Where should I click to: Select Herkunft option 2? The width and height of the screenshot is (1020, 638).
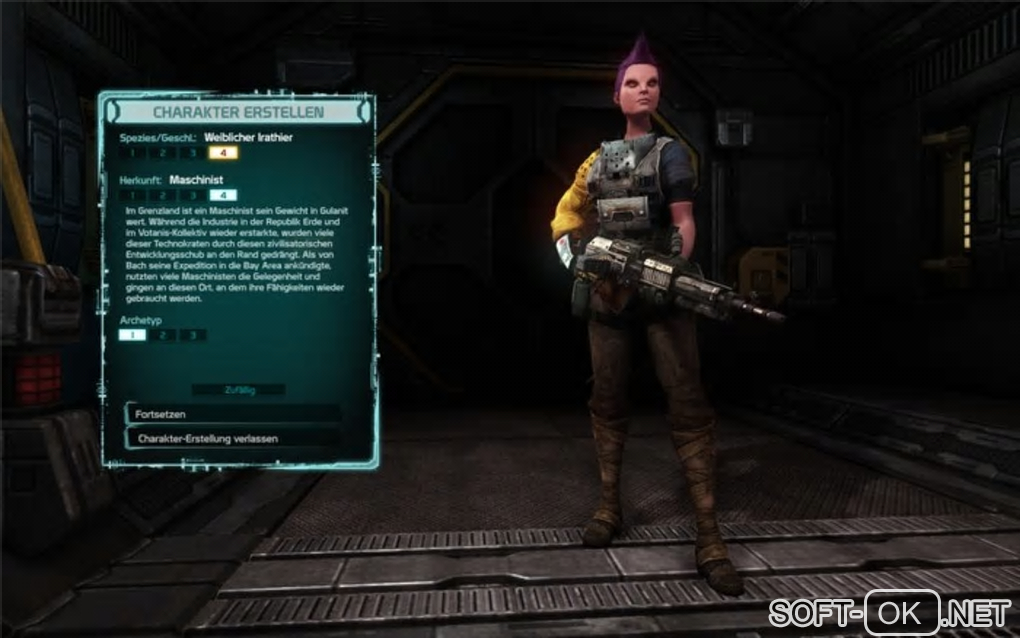tap(162, 195)
